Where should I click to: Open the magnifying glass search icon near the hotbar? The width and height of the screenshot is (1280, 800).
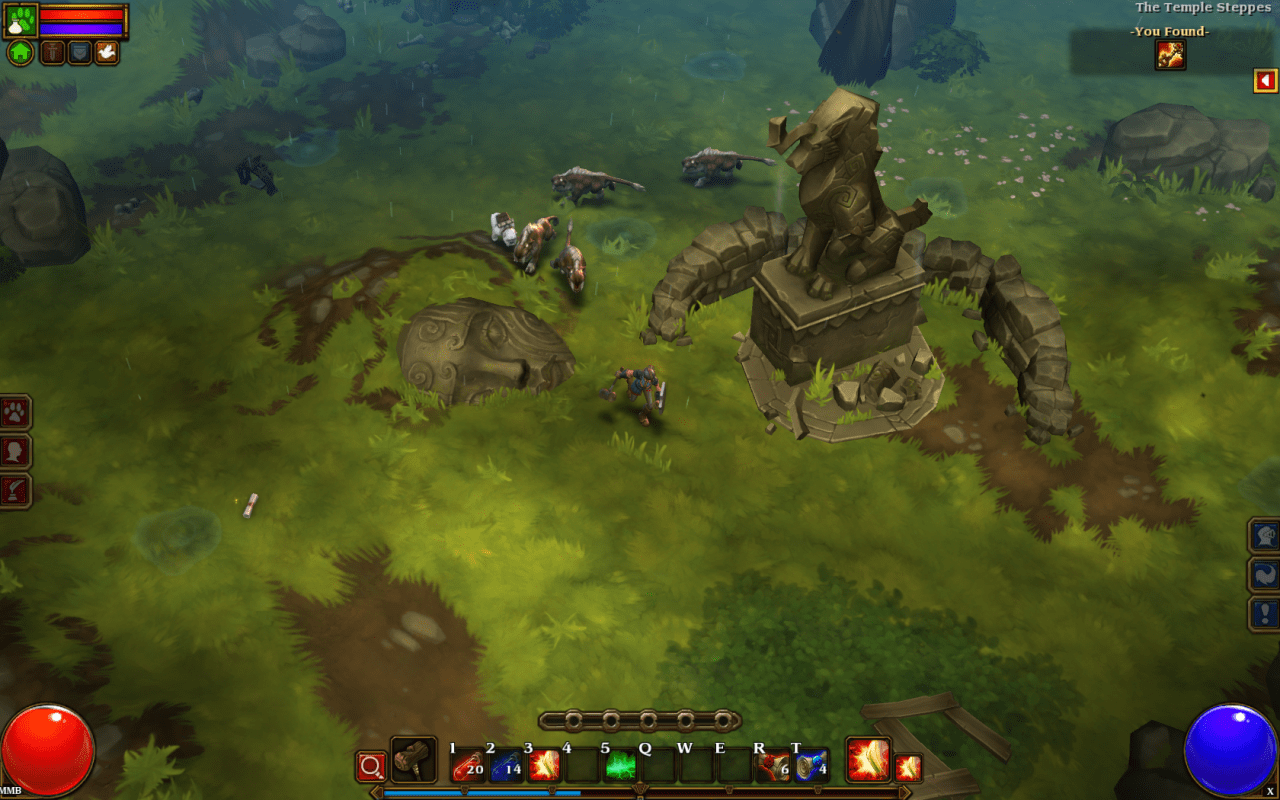(x=370, y=767)
